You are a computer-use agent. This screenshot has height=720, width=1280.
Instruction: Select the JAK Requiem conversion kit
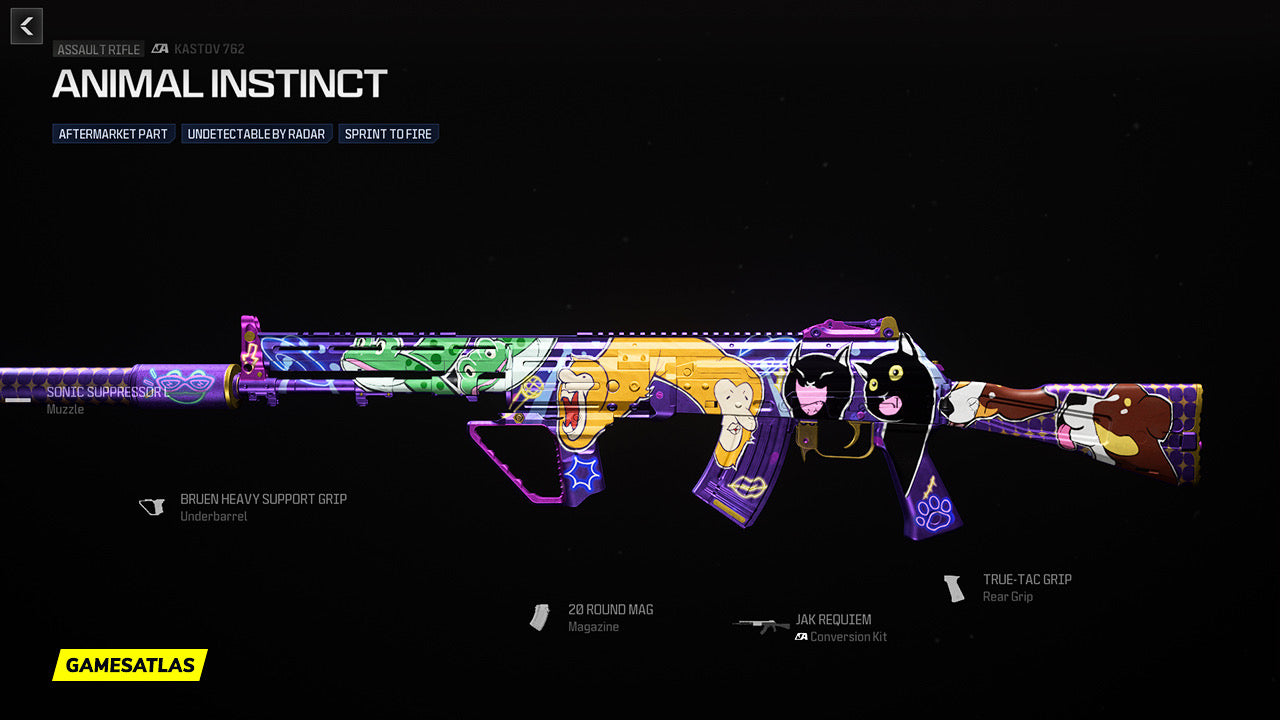[x=832, y=620]
